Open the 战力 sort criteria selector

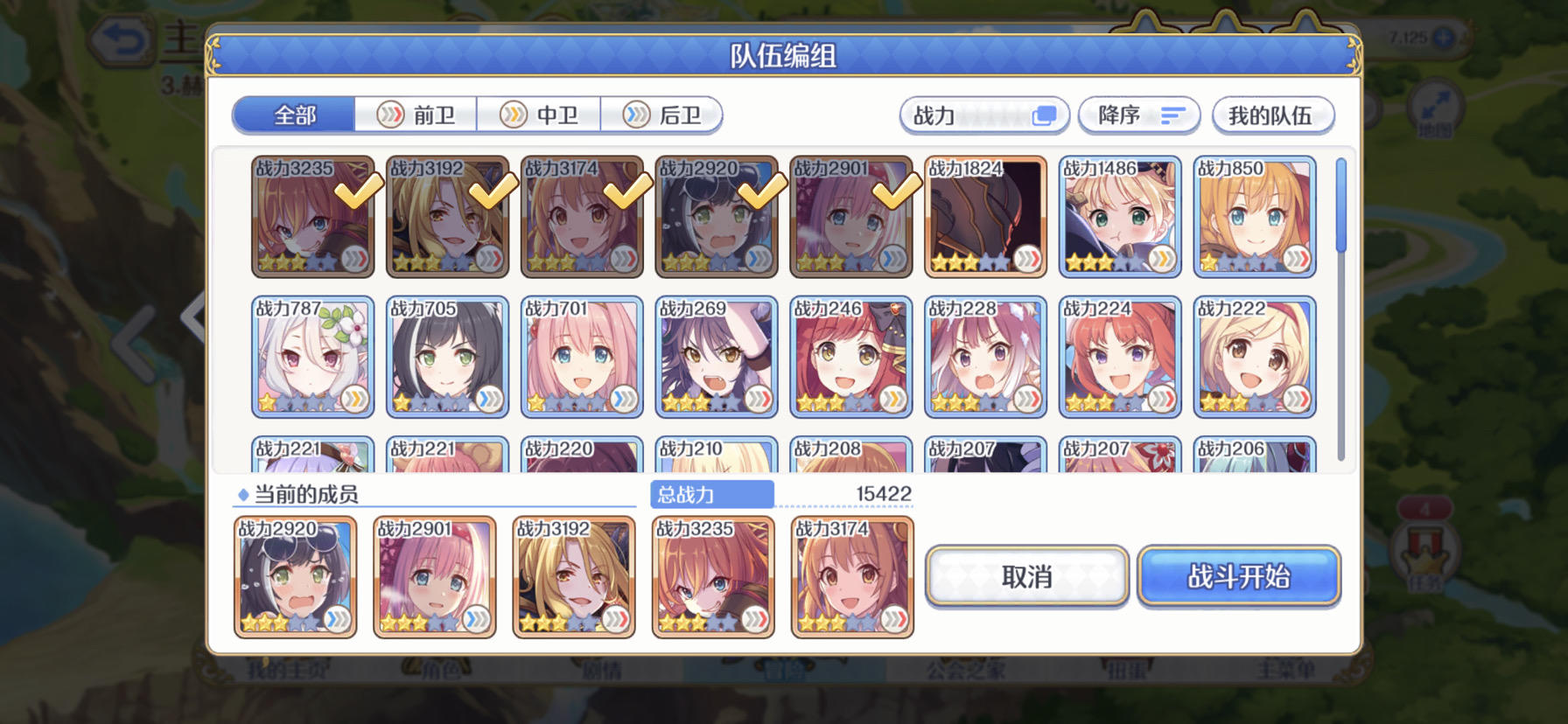983,115
